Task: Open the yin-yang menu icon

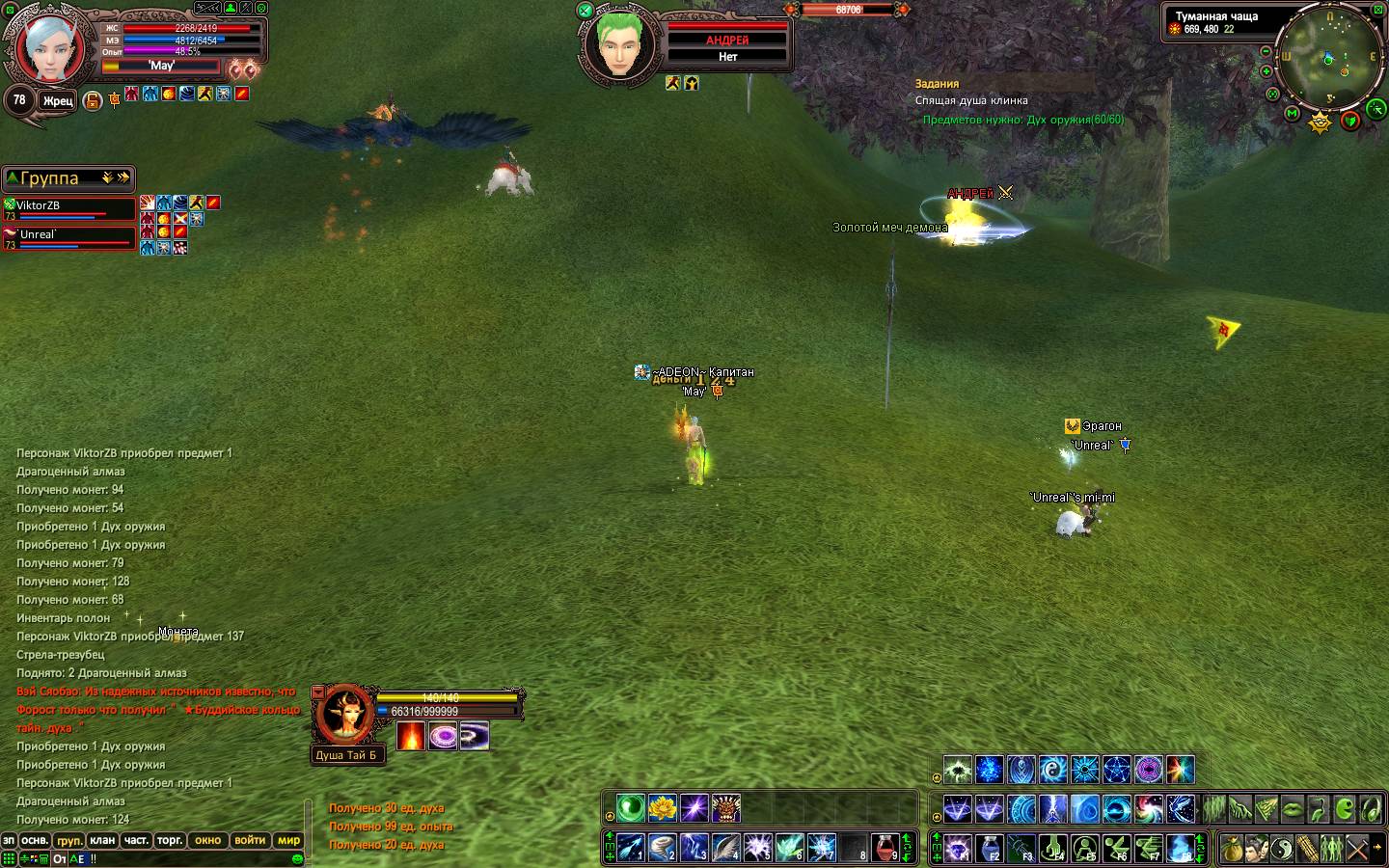Action: click(x=1281, y=848)
